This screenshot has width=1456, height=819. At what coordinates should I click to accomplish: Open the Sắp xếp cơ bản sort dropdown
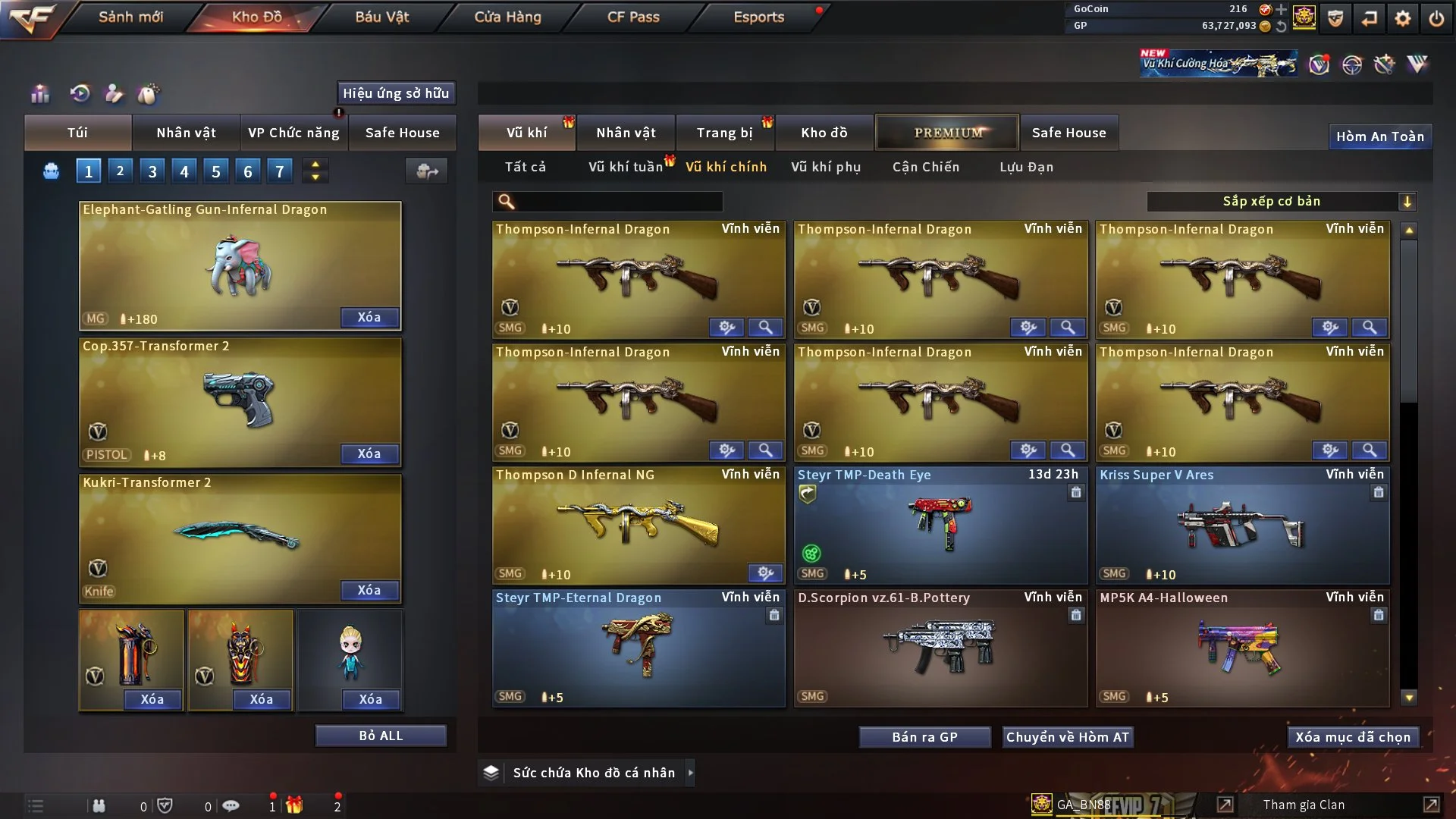coord(1280,202)
